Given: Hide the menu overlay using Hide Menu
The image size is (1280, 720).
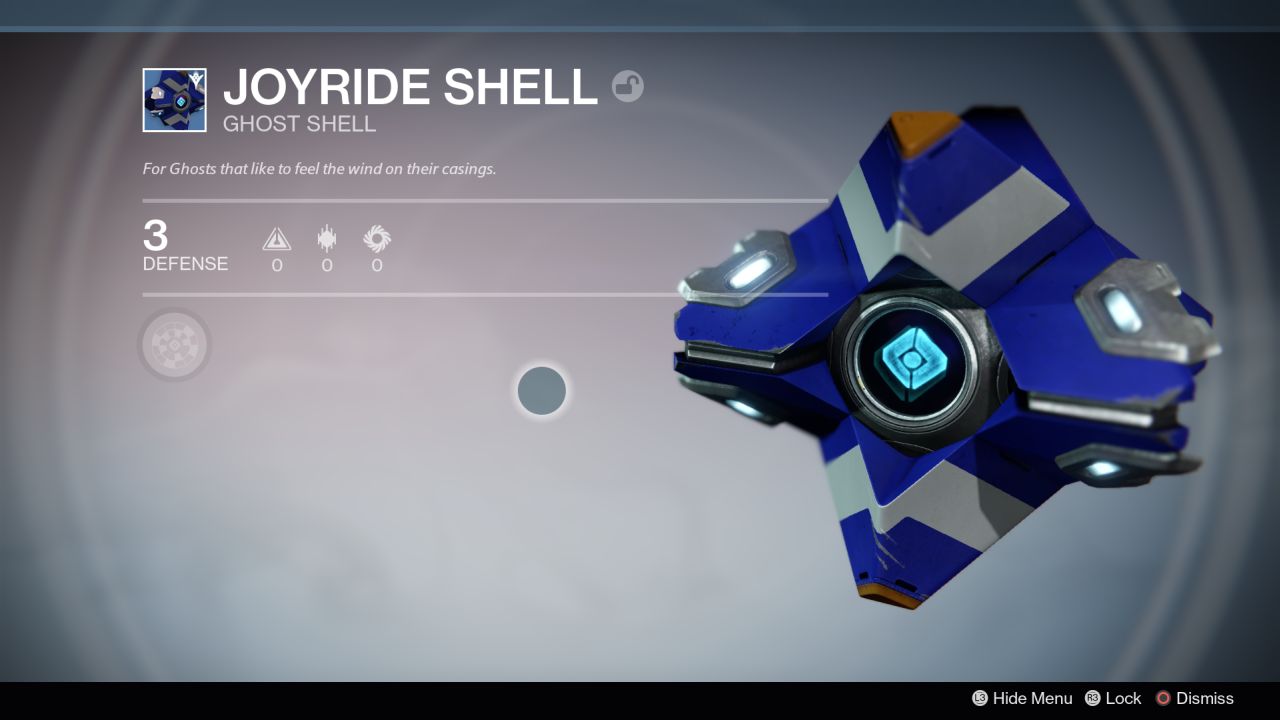Looking at the screenshot, I should point(1033,698).
